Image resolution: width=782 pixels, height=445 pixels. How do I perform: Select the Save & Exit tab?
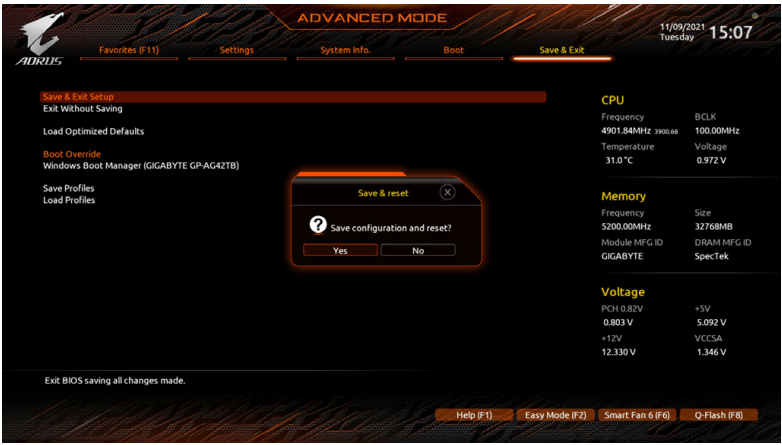pos(561,50)
